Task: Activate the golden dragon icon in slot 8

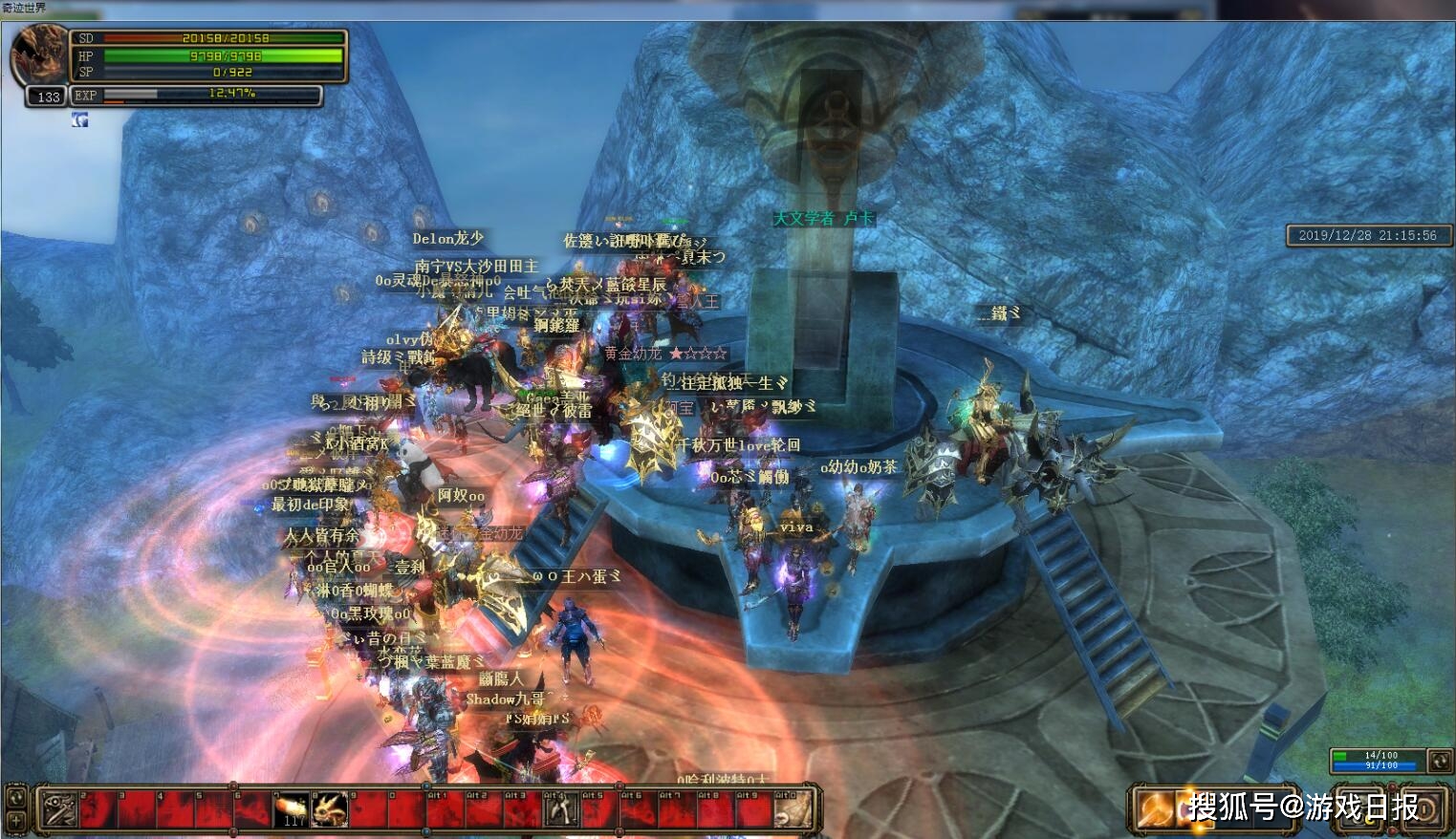Action: (330, 810)
